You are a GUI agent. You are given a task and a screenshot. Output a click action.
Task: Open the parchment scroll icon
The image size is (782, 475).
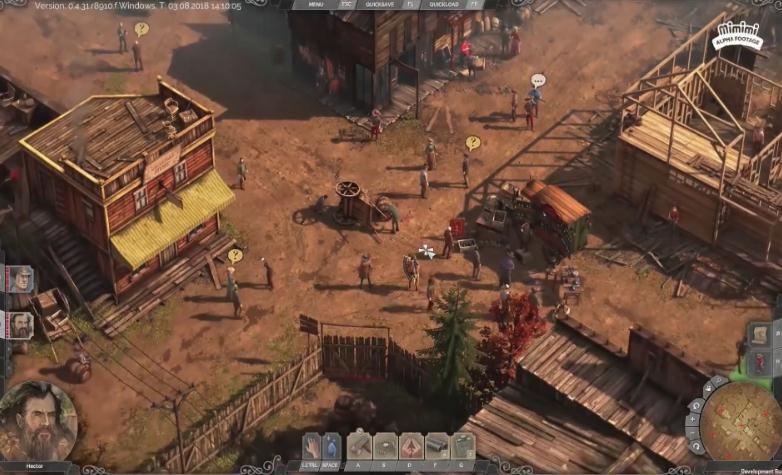tap(759, 333)
